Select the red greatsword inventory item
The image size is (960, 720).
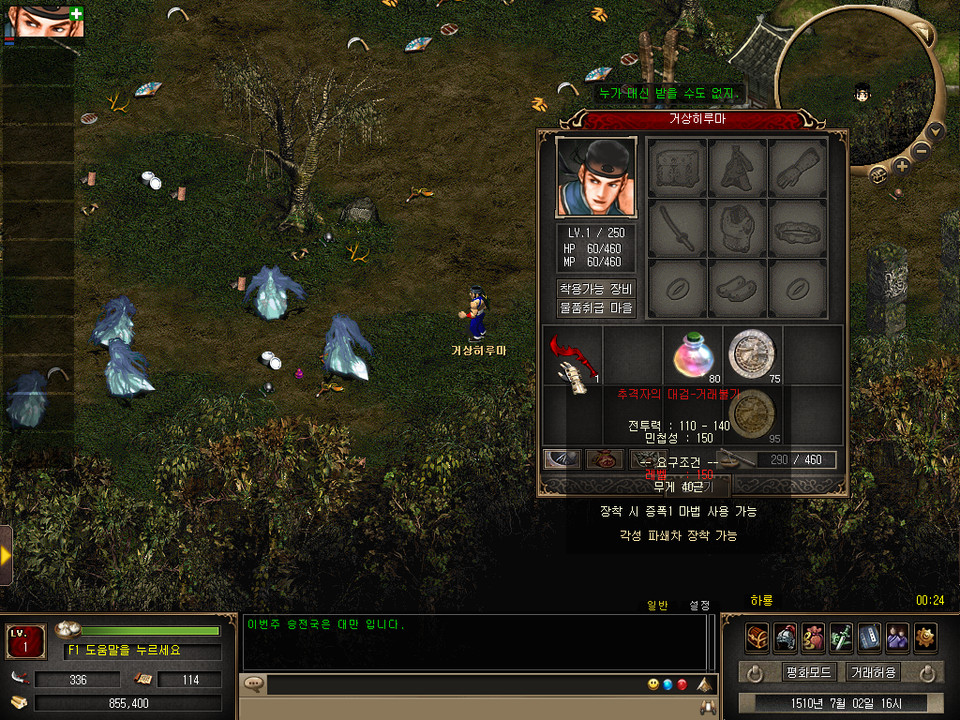(573, 356)
